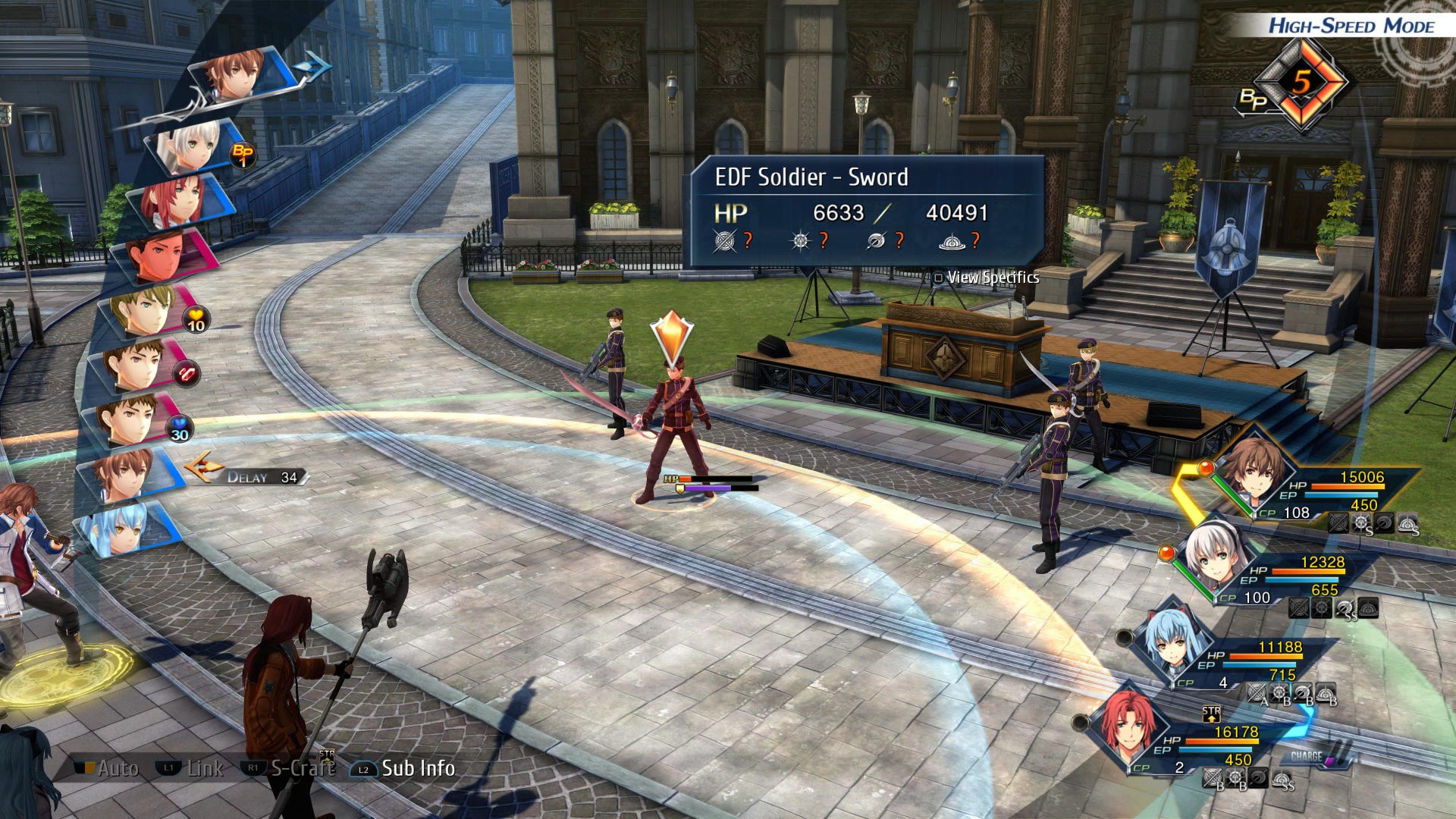Select the turn order portrait with heart 10 bonus
1456x819 pixels.
point(150,311)
